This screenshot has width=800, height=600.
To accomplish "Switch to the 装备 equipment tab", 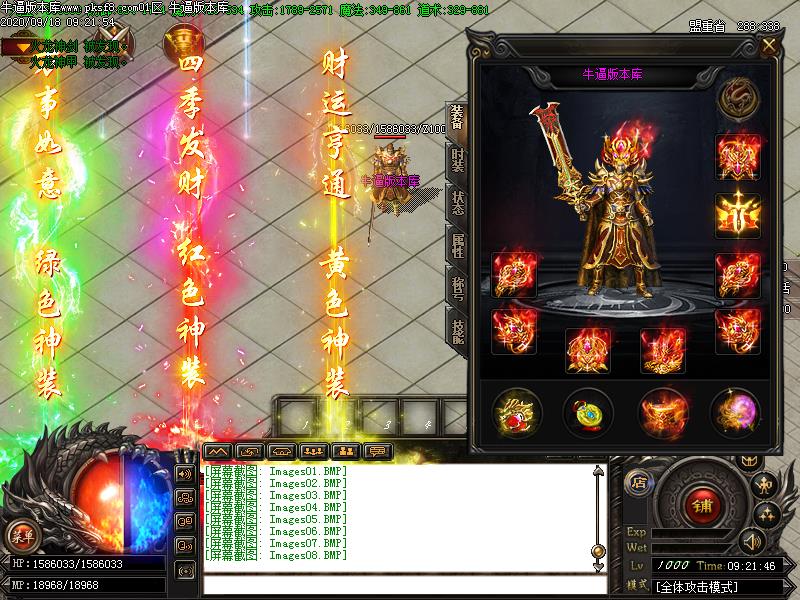I will tap(457, 119).
